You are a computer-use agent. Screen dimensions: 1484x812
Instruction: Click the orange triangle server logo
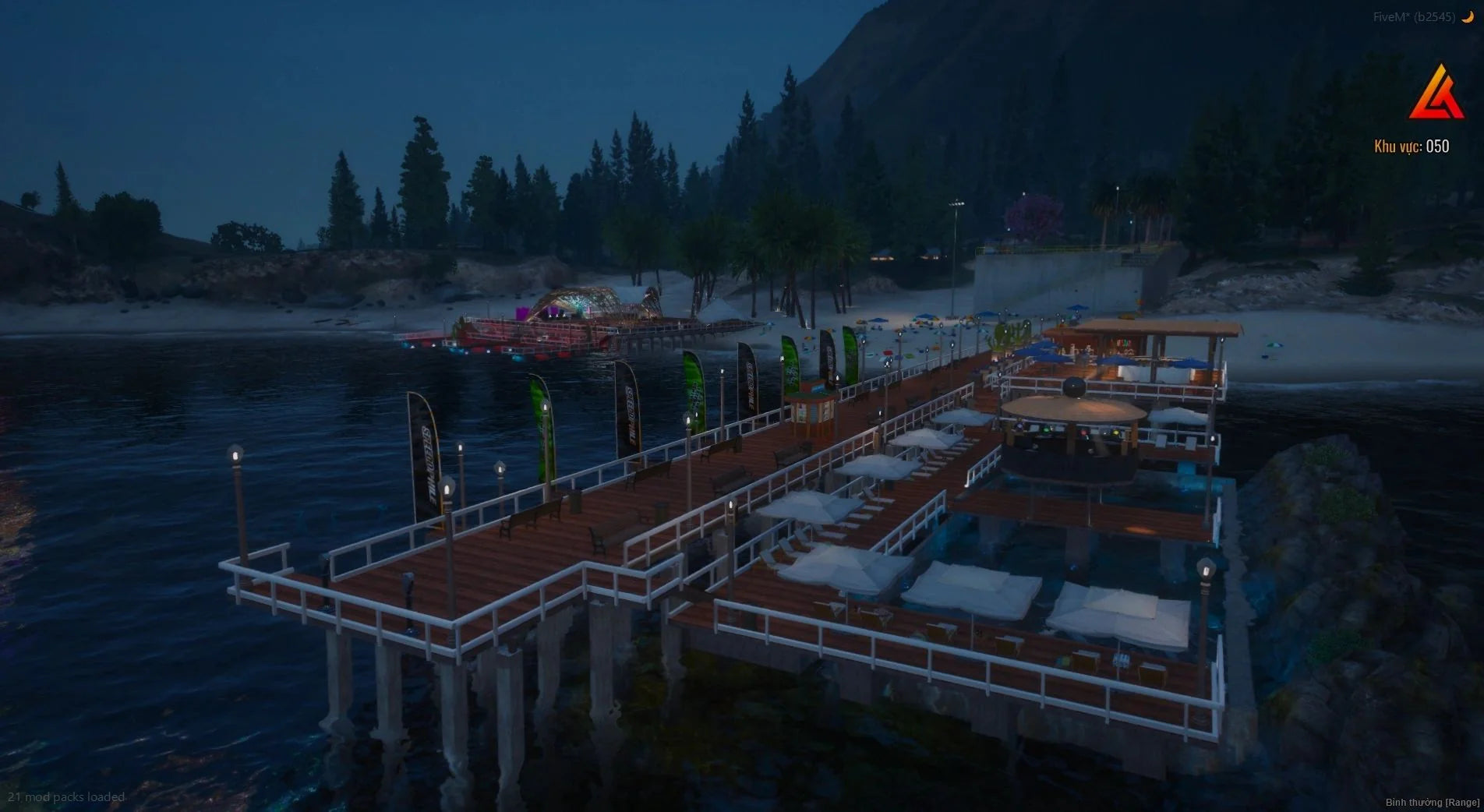tap(1436, 94)
